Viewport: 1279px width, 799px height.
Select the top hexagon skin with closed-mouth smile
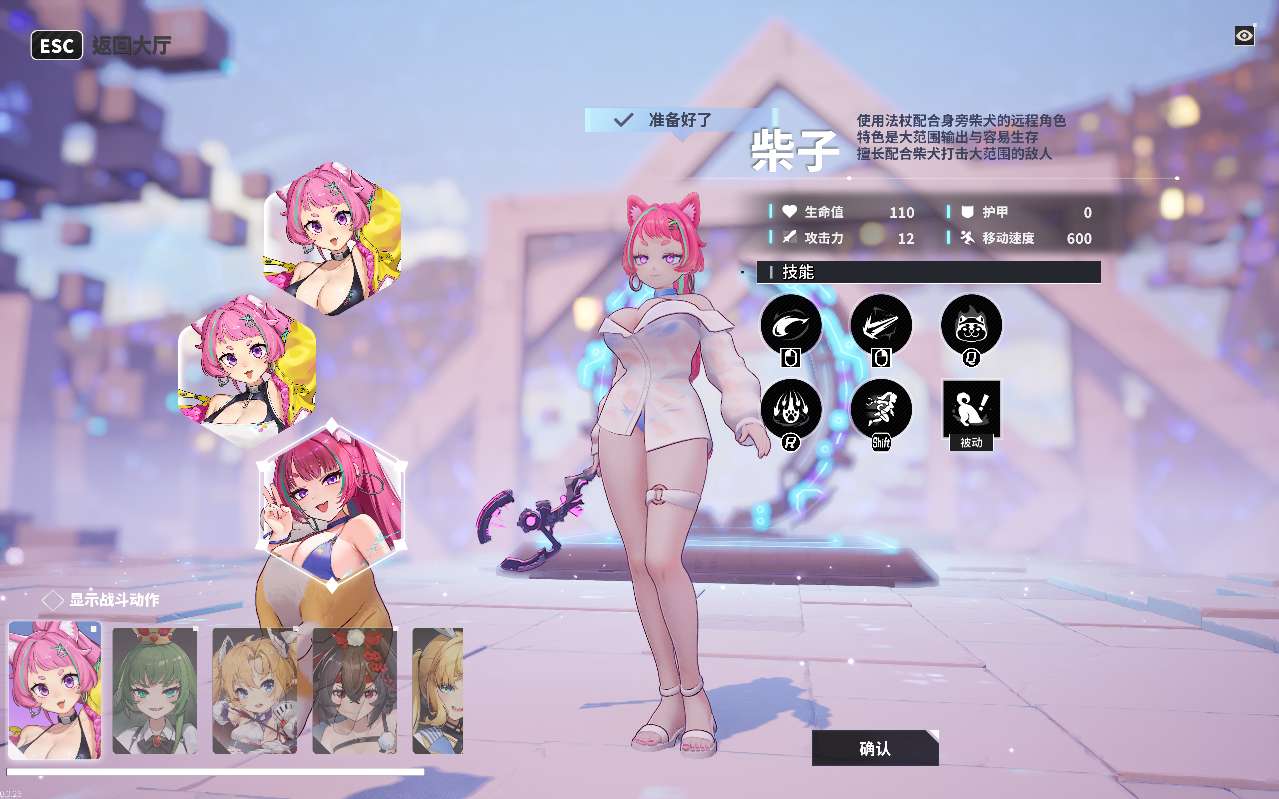[333, 238]
